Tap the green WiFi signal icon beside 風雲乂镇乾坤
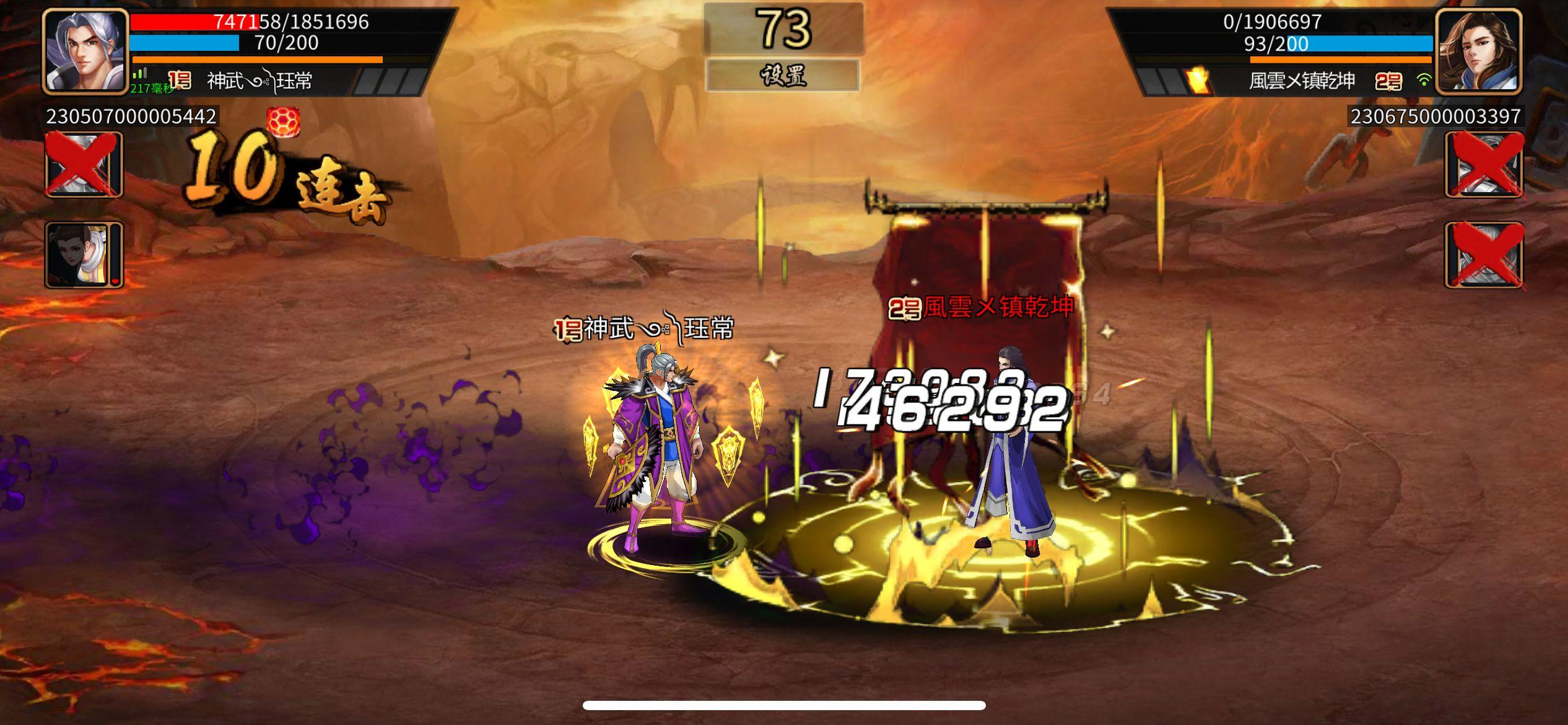Image resolution: width=1568 pixels, height=725 pixels. pos(1424,81)
